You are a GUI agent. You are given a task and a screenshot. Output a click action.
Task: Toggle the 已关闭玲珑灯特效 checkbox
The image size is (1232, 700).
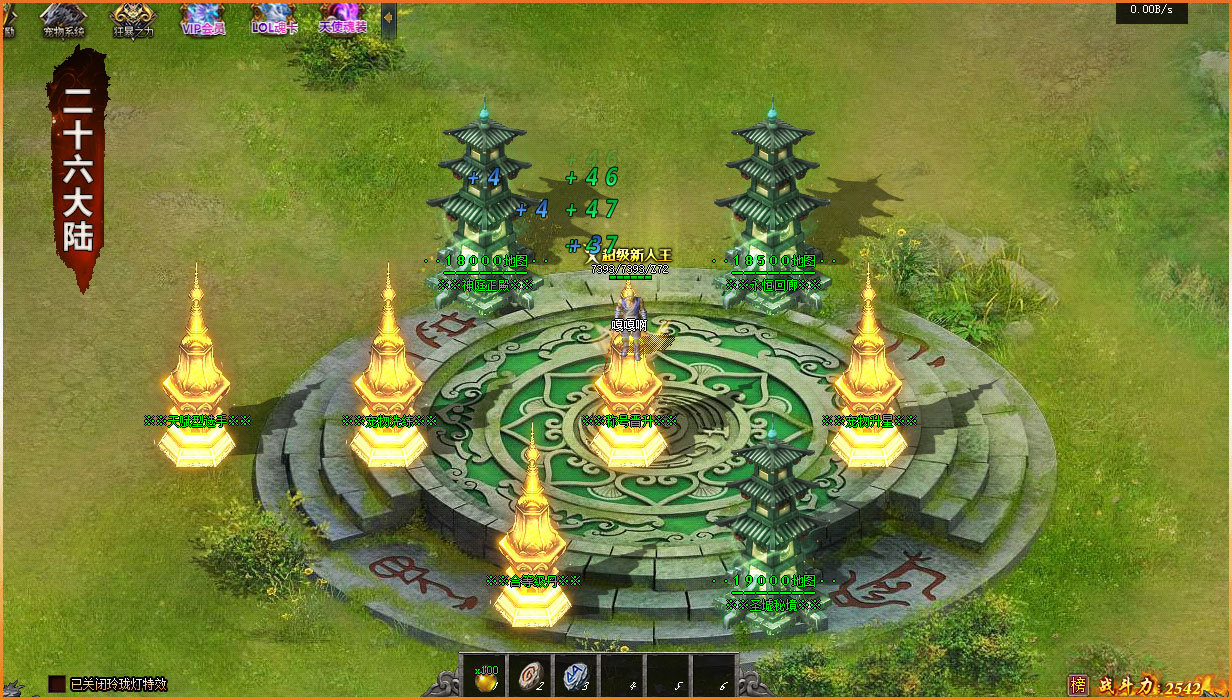coord(57,684)
